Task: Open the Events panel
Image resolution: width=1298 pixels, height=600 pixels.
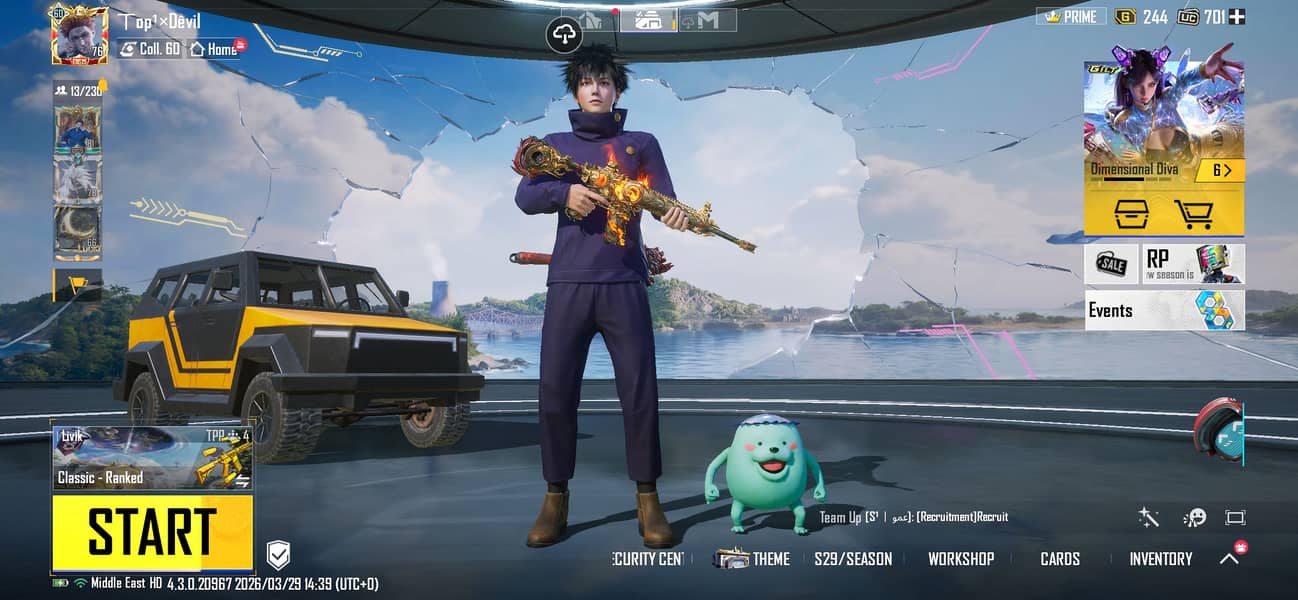Action: pyautogui.click(x=1164, y=310)
